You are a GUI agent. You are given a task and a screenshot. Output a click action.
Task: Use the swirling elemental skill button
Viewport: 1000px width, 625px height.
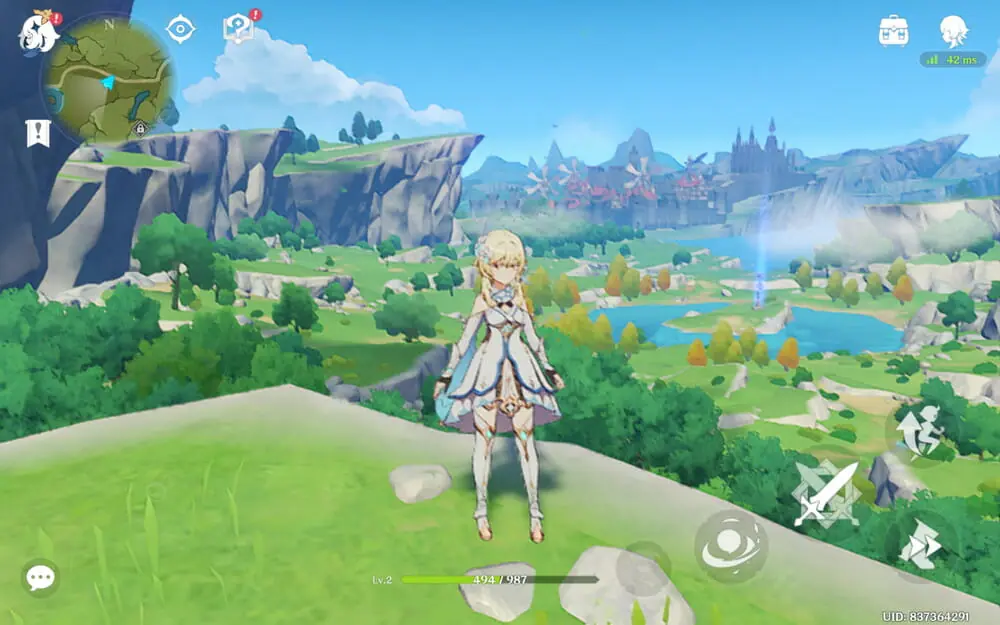(731, 545)
